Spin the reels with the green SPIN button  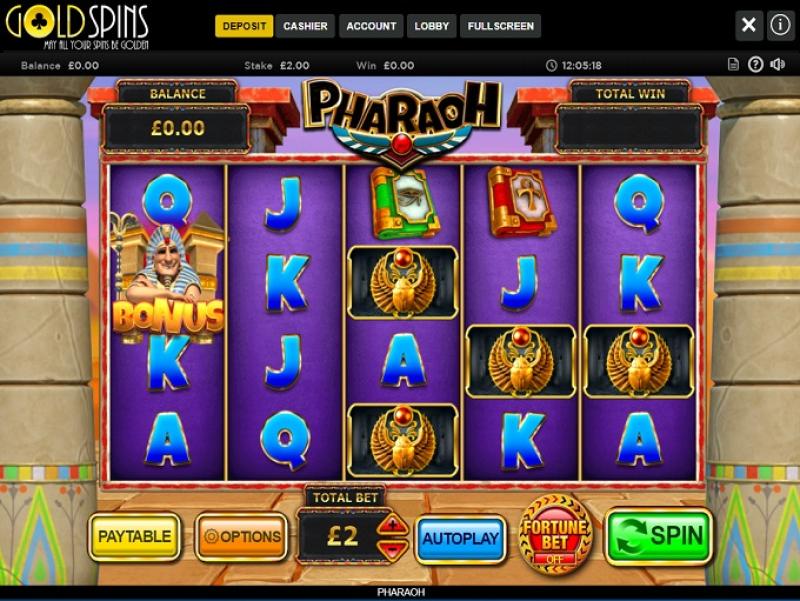659,537
